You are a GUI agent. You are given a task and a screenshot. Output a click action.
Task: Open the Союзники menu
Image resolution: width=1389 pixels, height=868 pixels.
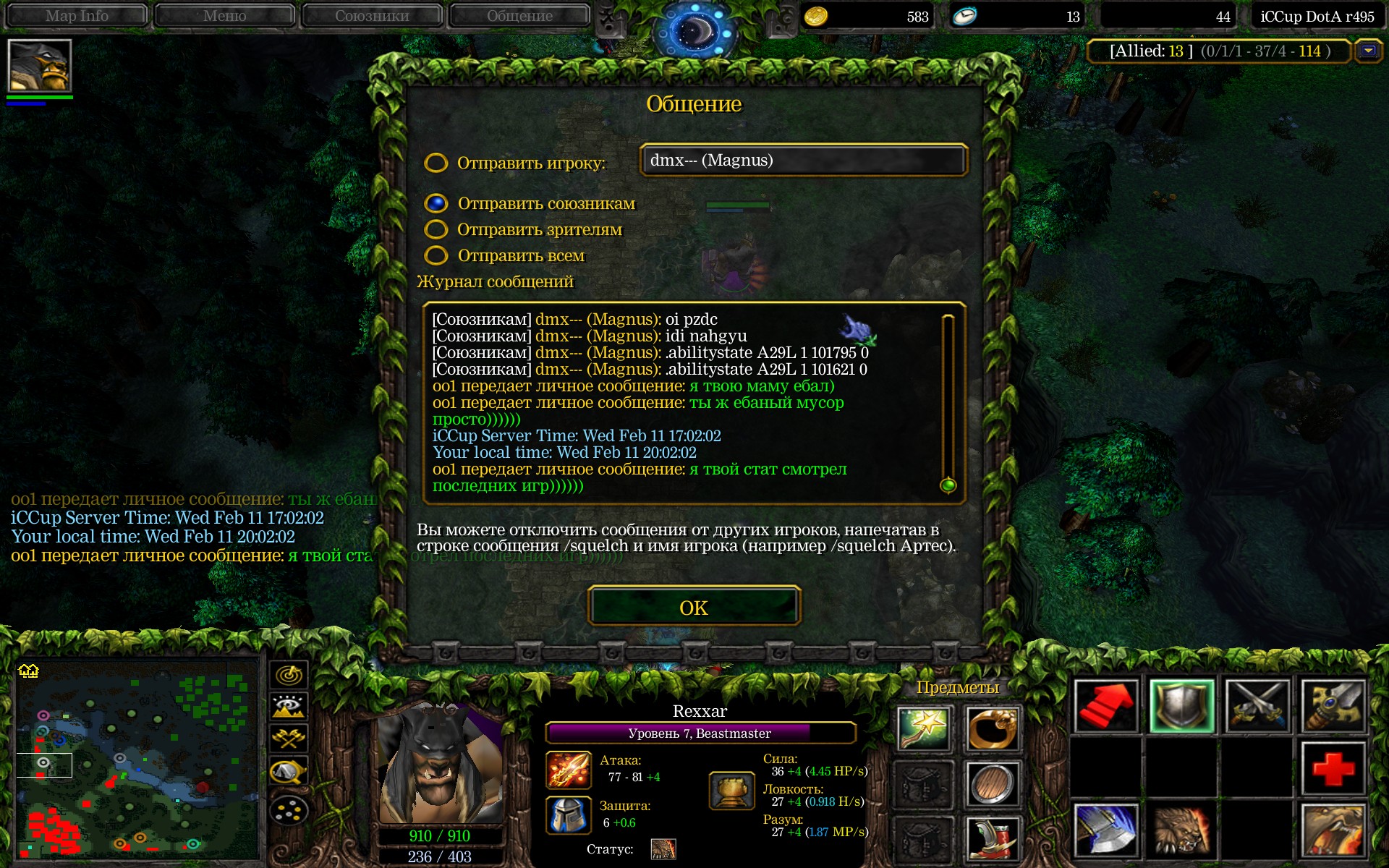[x=372, y=16]
